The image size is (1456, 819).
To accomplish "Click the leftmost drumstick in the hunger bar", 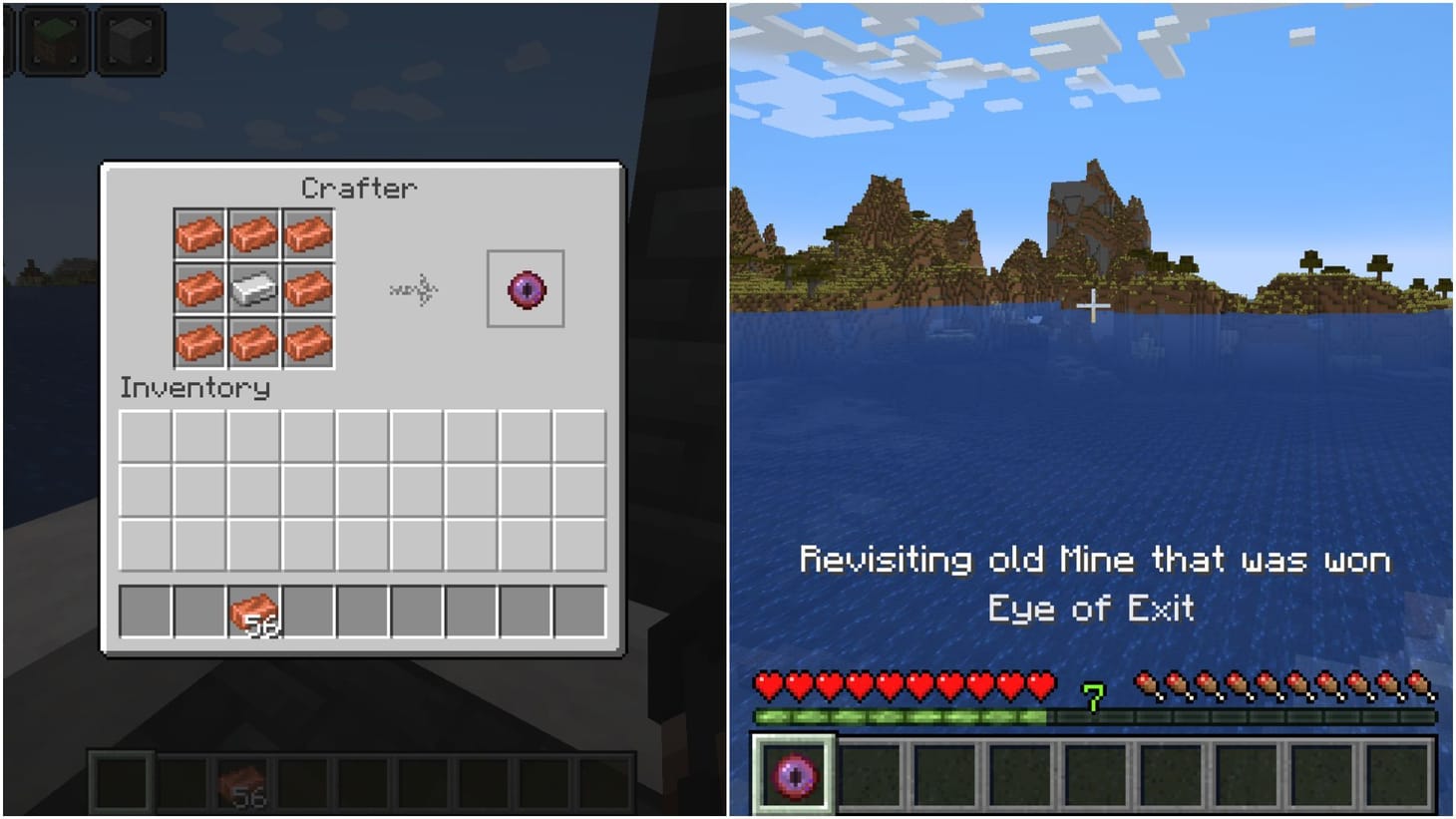I will point(1146,687).
